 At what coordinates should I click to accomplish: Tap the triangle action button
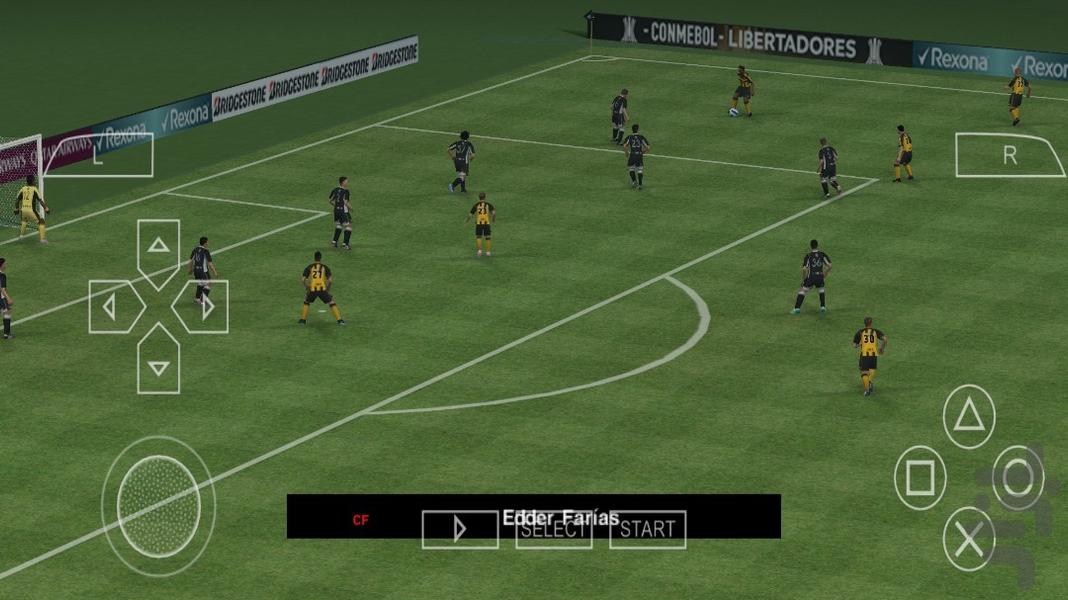(x=968, y=415)
